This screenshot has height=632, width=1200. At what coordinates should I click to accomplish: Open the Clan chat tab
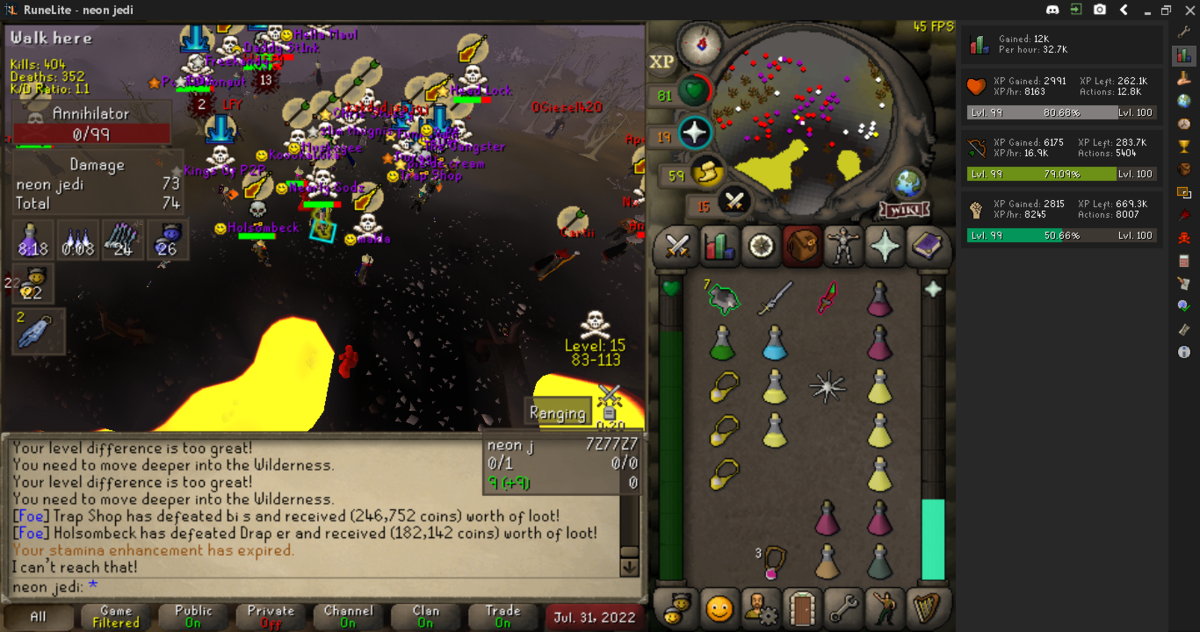[426, 617]
